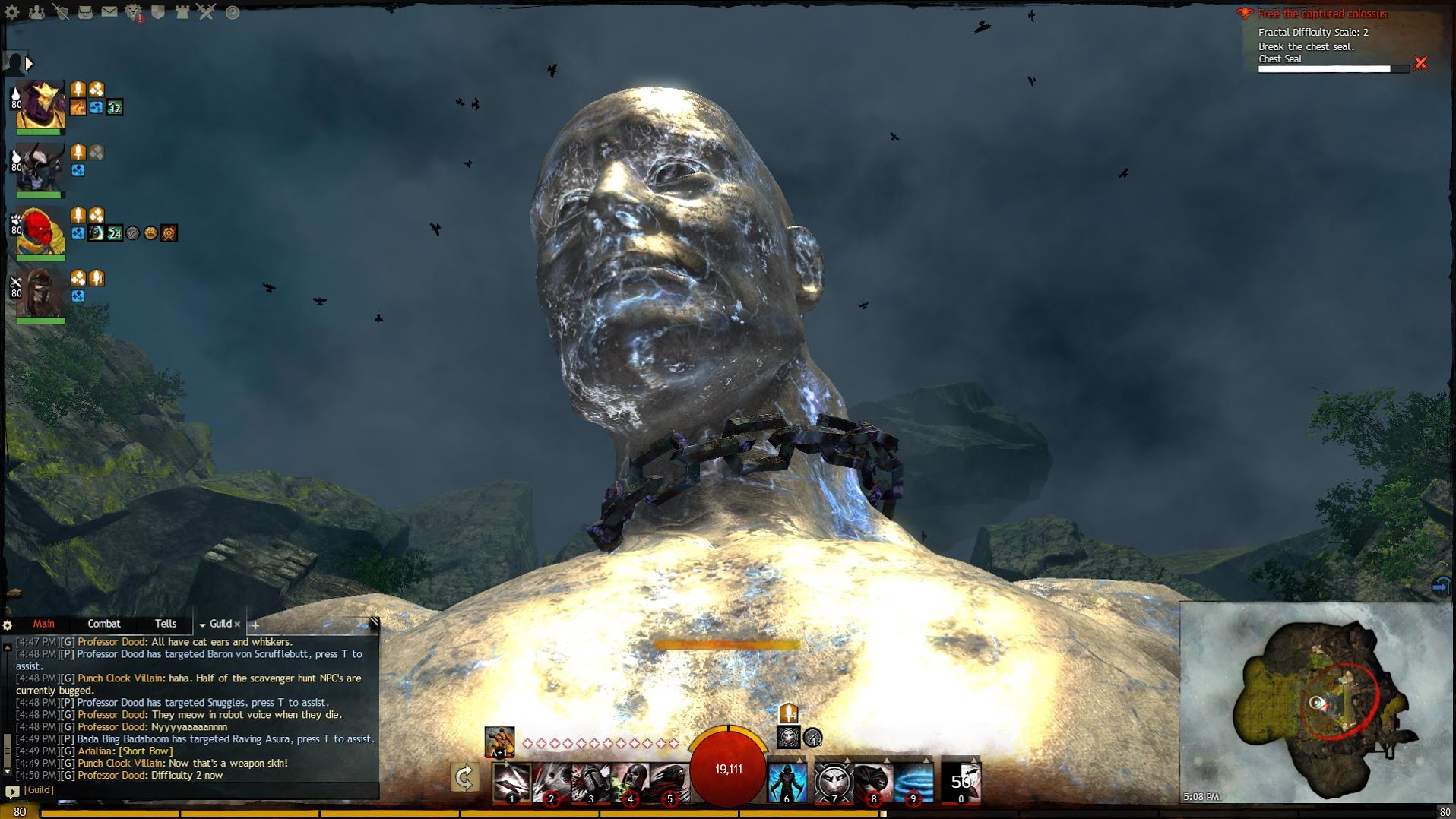Open the inventory bag icon
1456x819 pixels.
point(85,12)
